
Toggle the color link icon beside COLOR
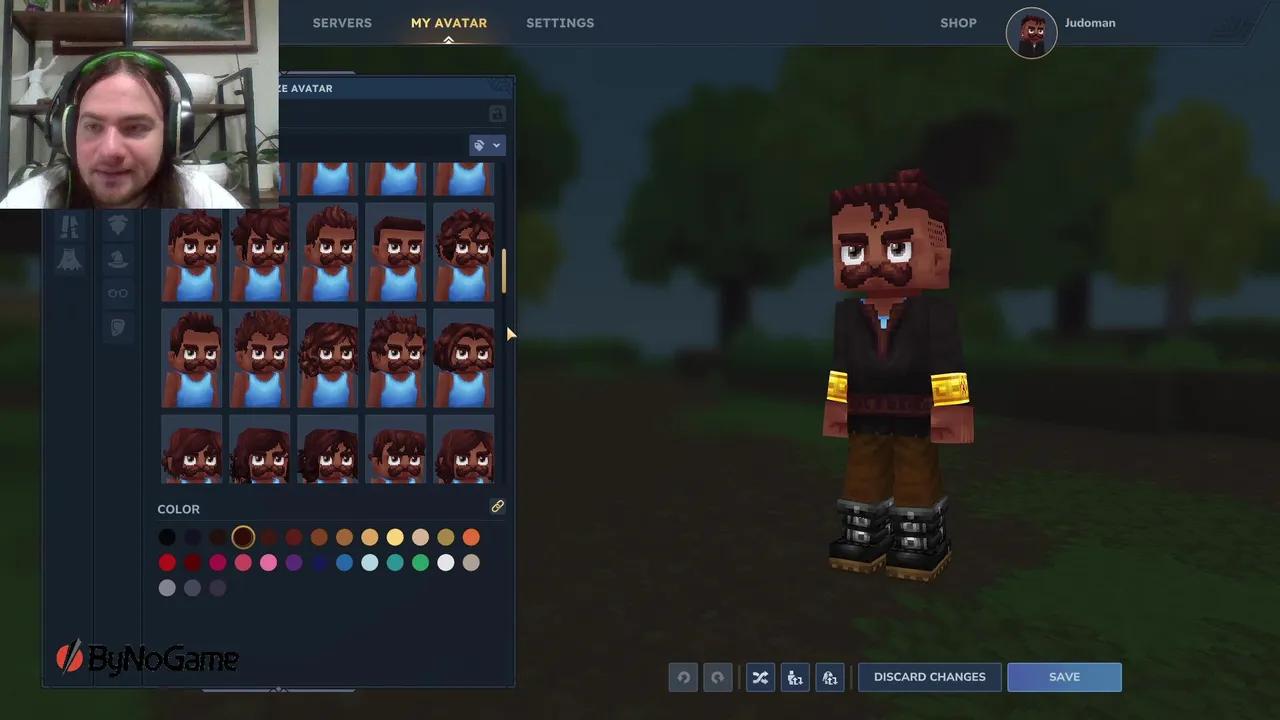click(x=497, y=507)
